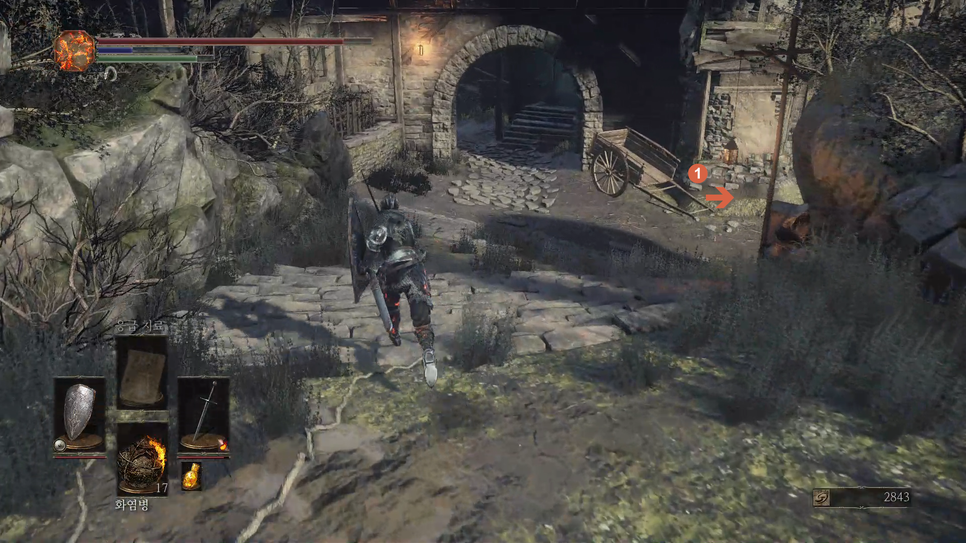
Task: Click the ember emblem beside the health bar
Action: [x=74, y=51]
